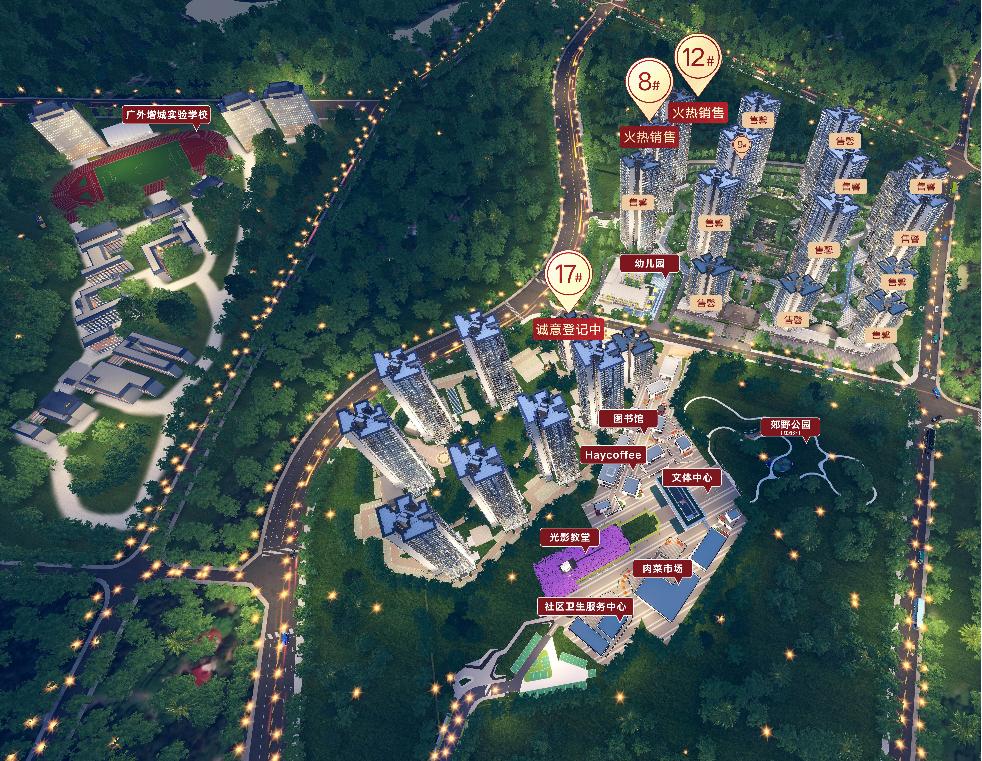The image size is (982, 761).
Task: Open the 文体中心 label
Action: pos(691,478)
